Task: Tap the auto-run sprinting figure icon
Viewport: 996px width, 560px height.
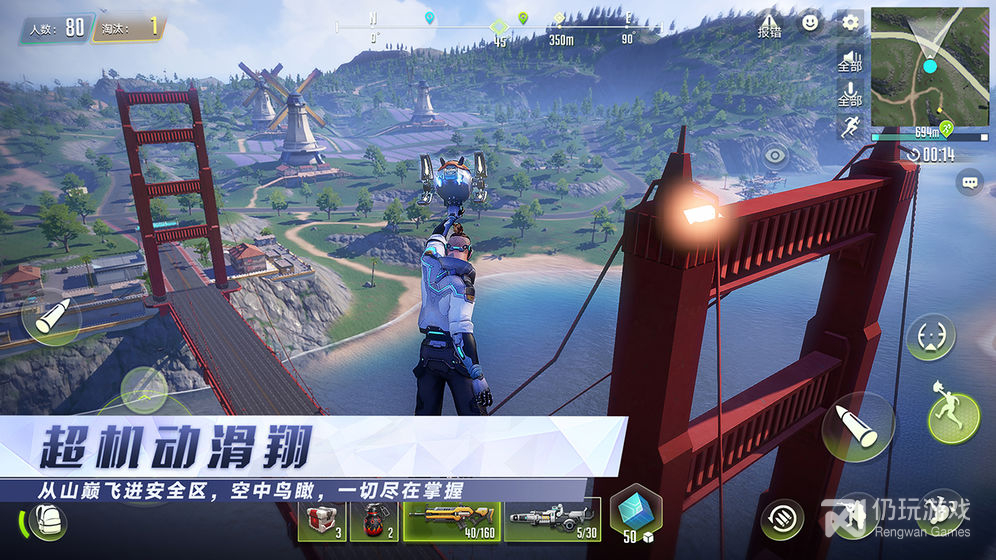Action: [x=849, y=127]
